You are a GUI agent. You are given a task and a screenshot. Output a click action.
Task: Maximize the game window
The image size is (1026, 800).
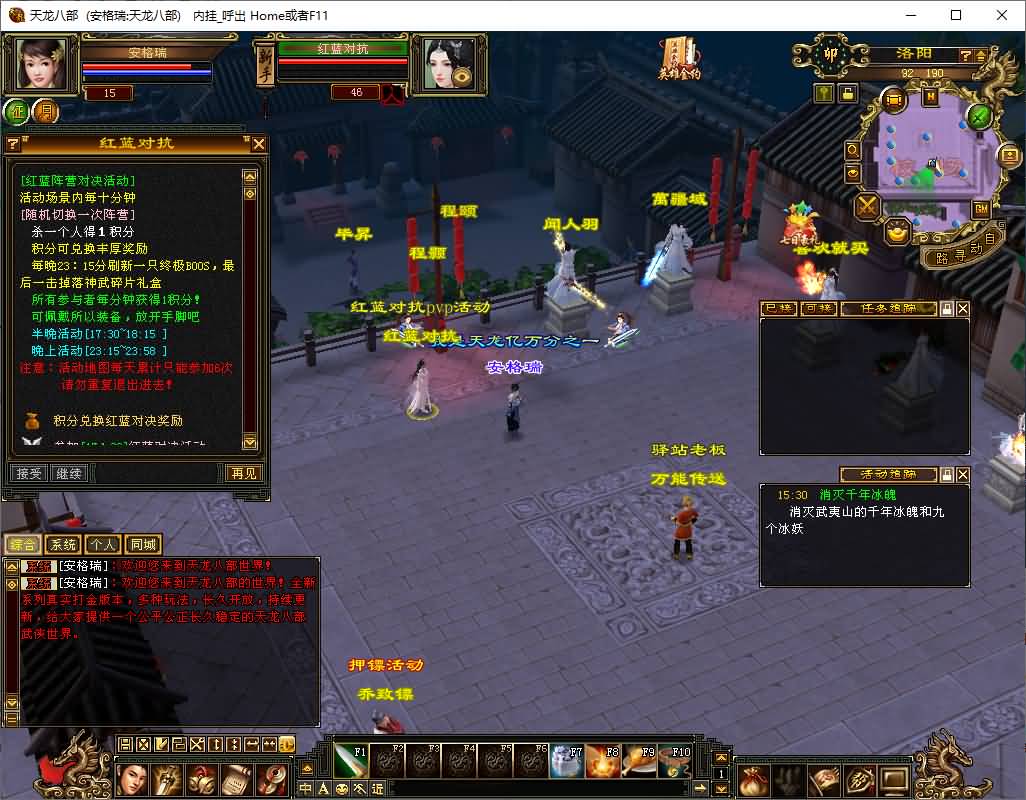coord(956,15)
